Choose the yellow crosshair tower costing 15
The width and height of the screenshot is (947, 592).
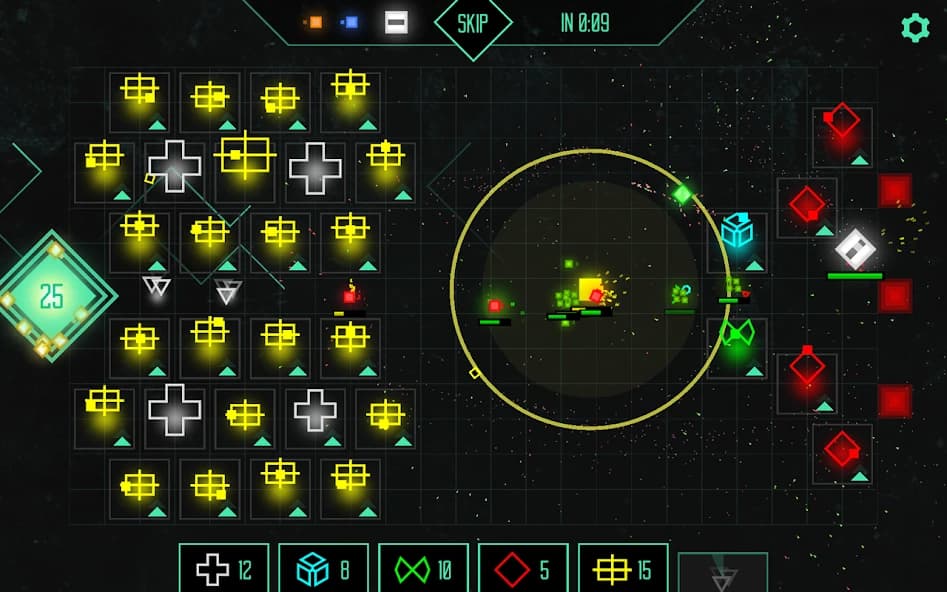pyautogui.click(x=623, y=569)
